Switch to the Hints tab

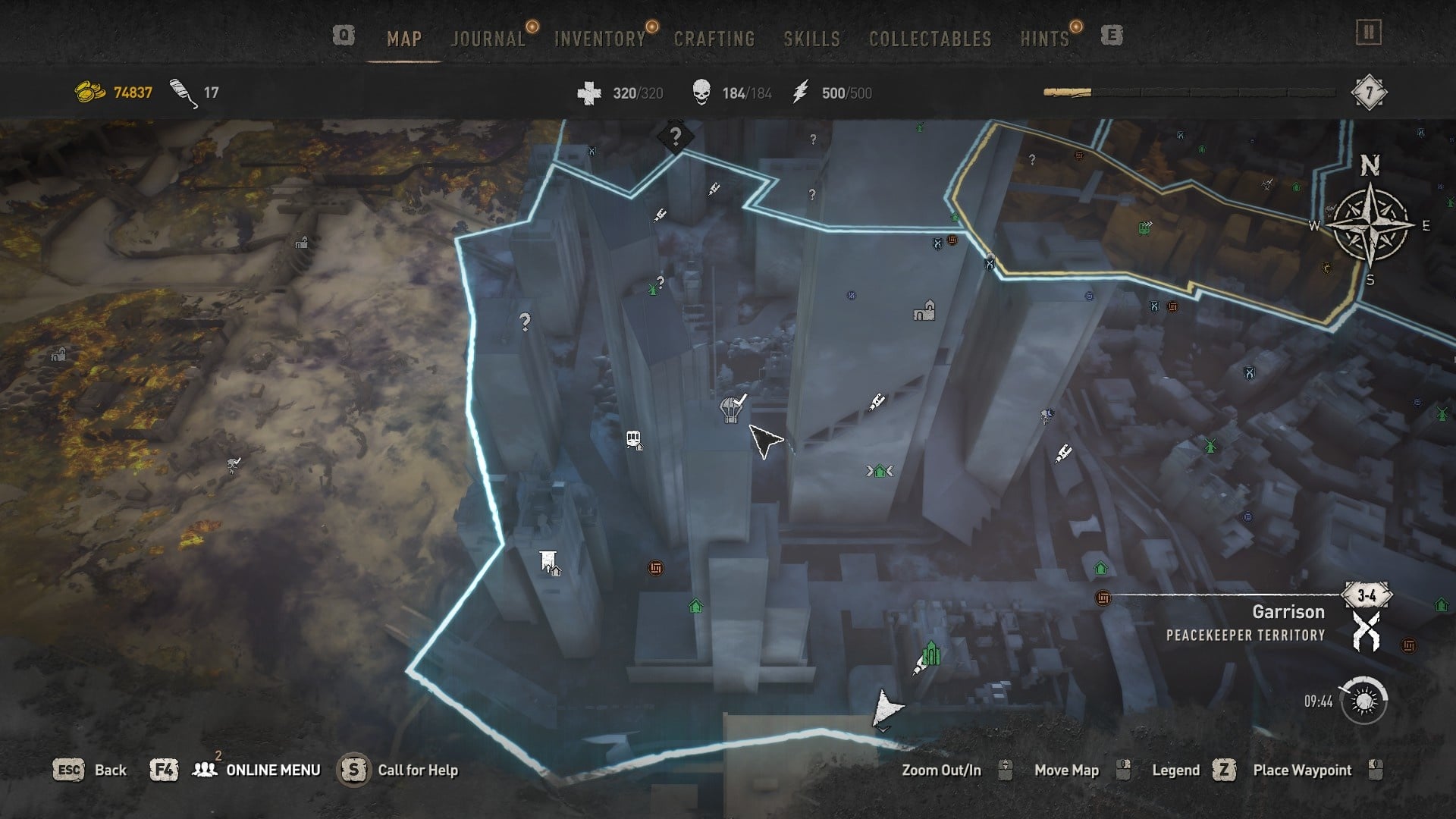1044,39
